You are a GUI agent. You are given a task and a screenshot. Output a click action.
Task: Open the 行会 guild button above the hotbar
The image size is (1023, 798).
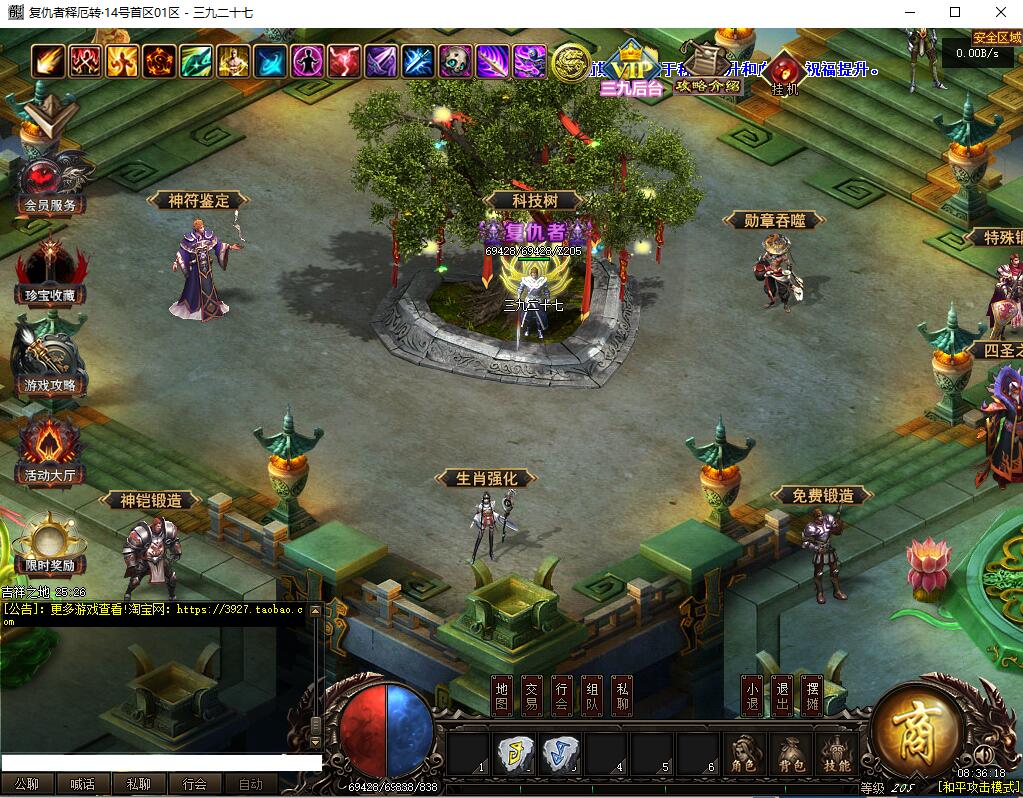pyautogui.click(x=562, y=695)
